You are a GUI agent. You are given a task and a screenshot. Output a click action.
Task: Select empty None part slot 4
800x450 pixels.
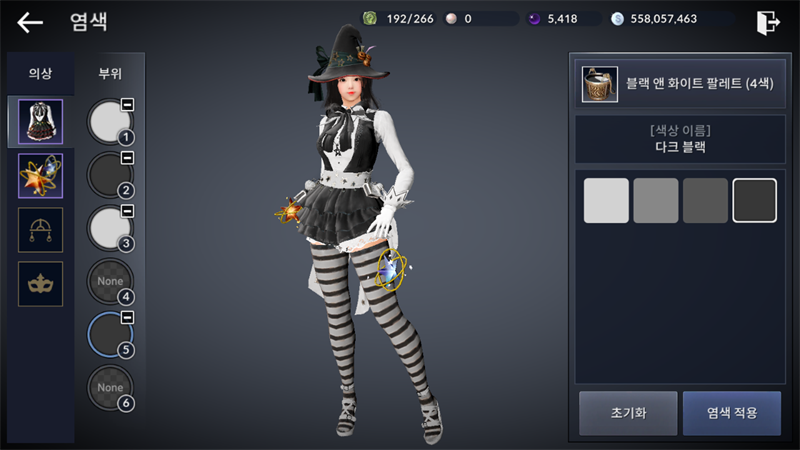click(x=110, y=281)
